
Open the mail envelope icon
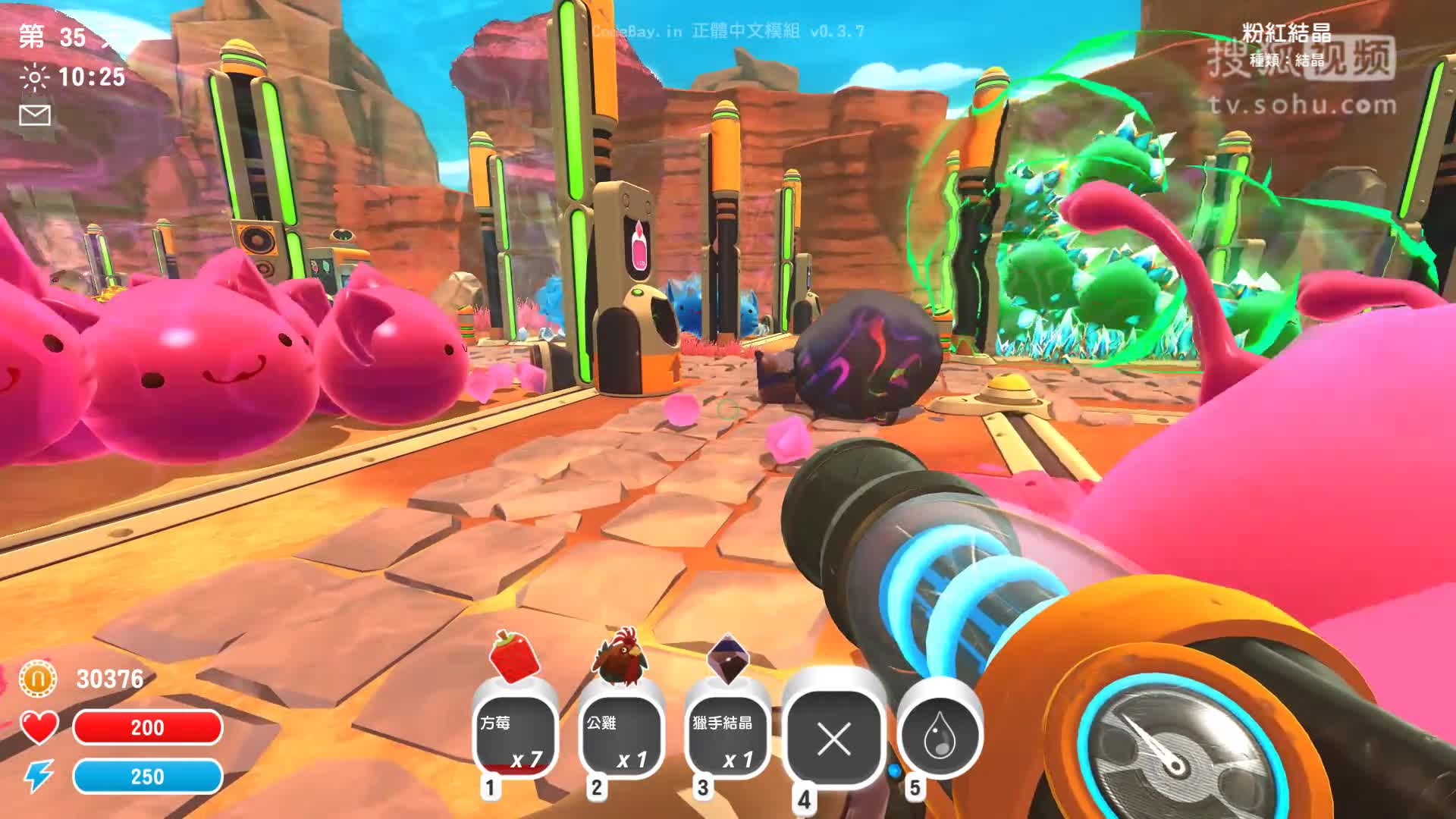(35, 115)
